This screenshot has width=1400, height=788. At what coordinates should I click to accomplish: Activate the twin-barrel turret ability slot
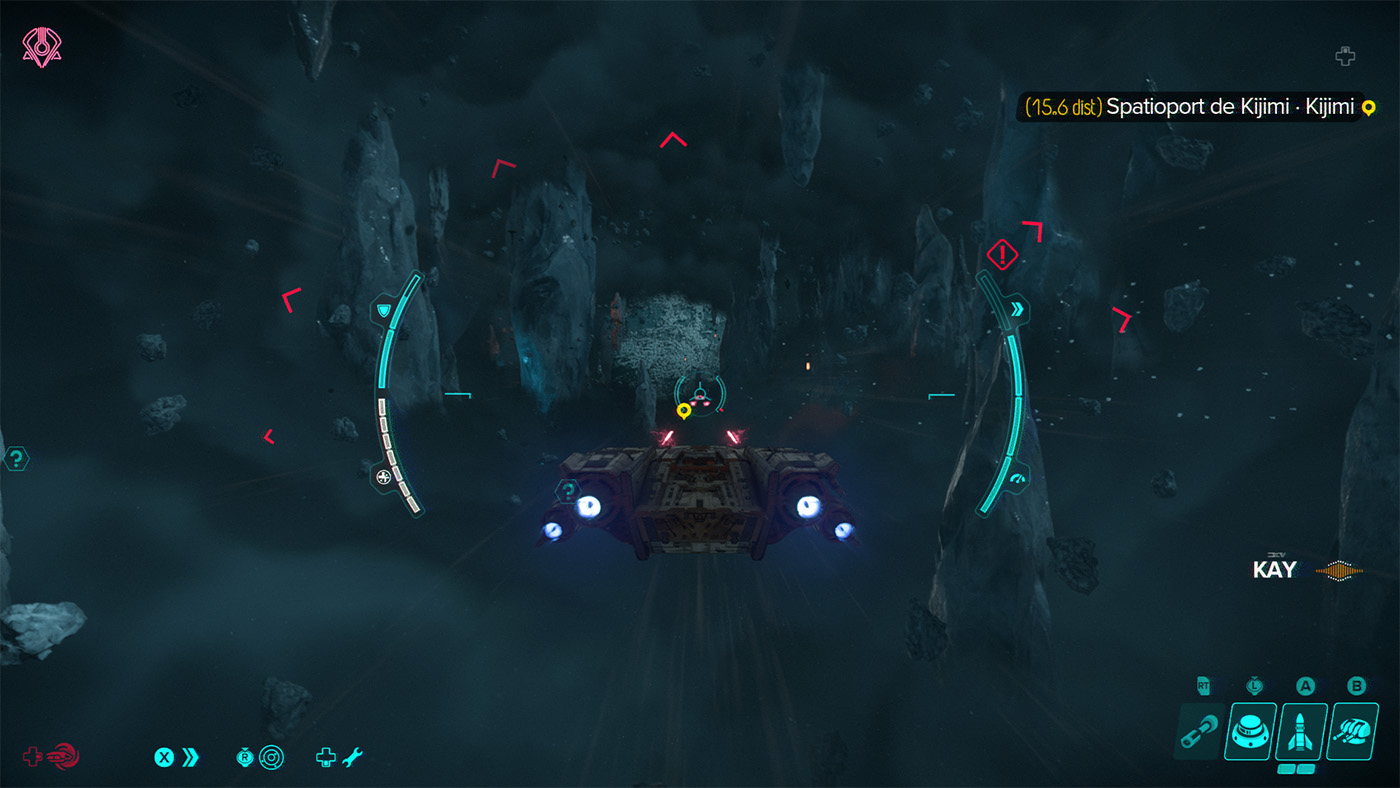click(1353, 731)
